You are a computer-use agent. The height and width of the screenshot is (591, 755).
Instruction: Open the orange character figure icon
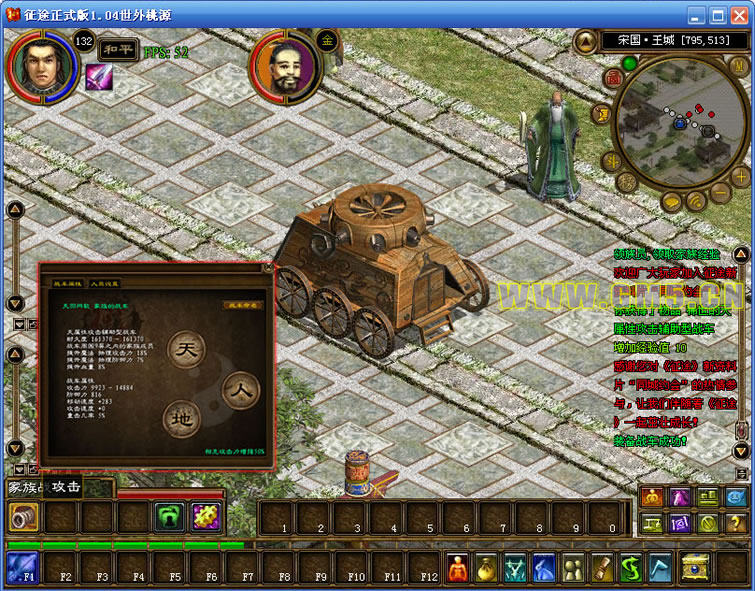[x=456, y=569]
